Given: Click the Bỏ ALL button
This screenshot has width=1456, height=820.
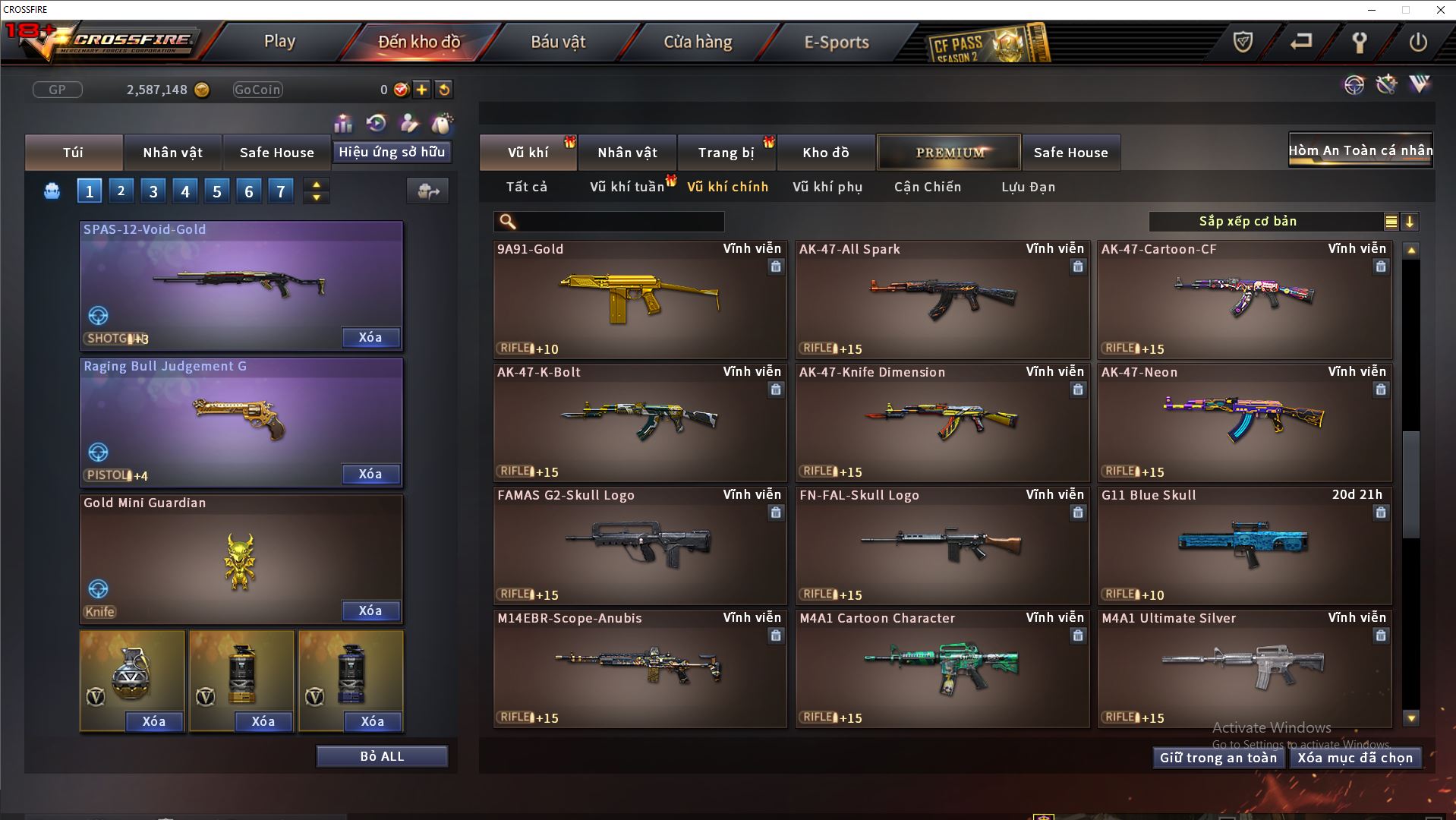Looking at the screenshot, I should pos(382,756).
